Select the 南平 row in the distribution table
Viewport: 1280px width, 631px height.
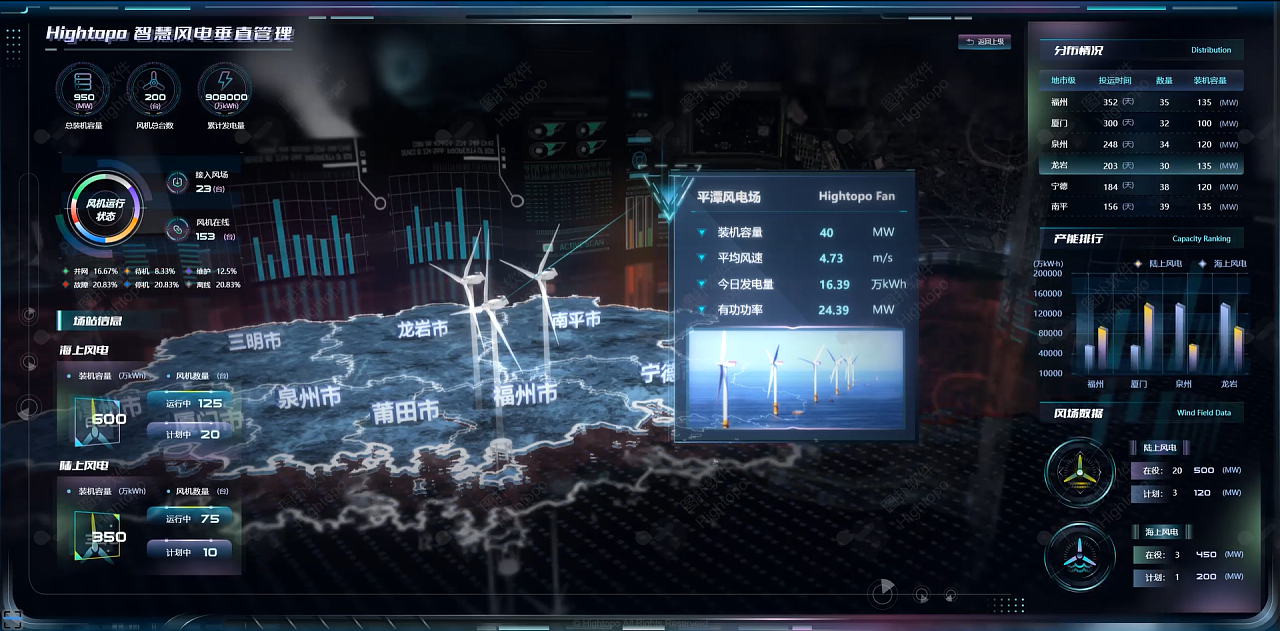(1144, 207)
